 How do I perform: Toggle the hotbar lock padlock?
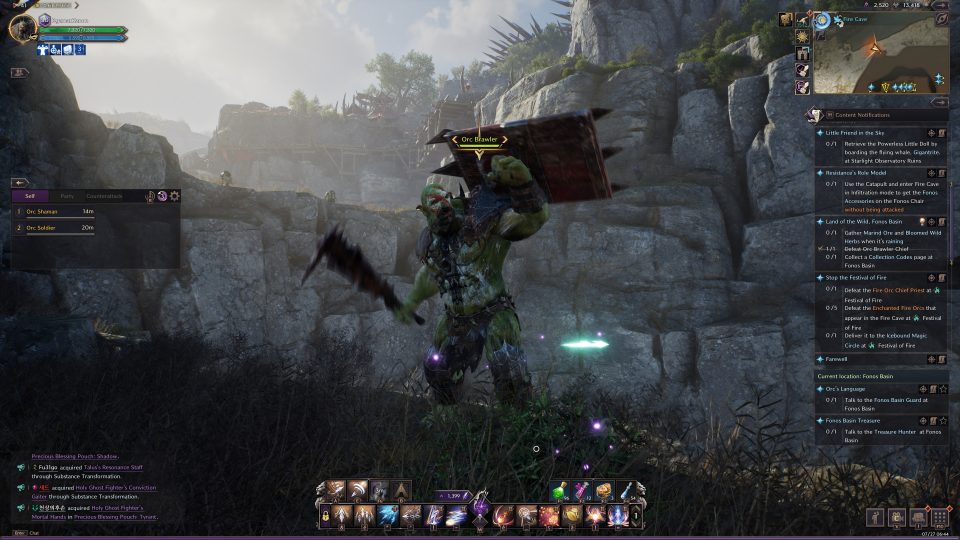325,516
